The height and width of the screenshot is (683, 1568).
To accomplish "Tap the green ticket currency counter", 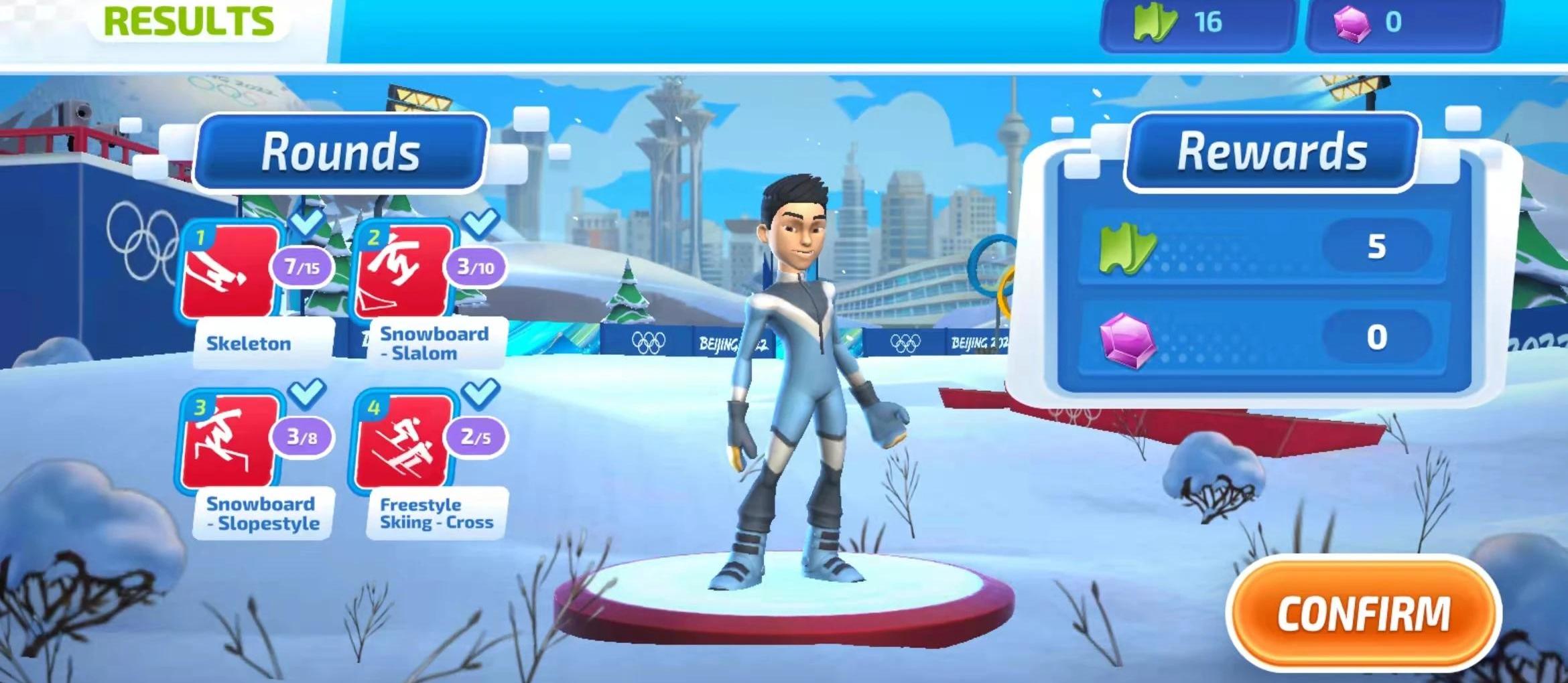I will (1196, 23).
